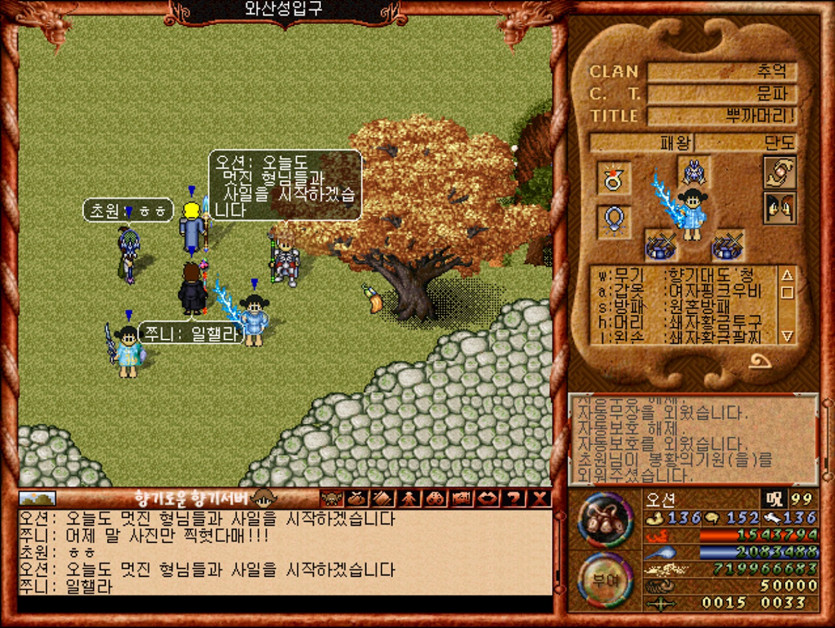This screenshot has width=835, height=628.
Task: Open the hand-holding-orb icon
Action: 779,172
